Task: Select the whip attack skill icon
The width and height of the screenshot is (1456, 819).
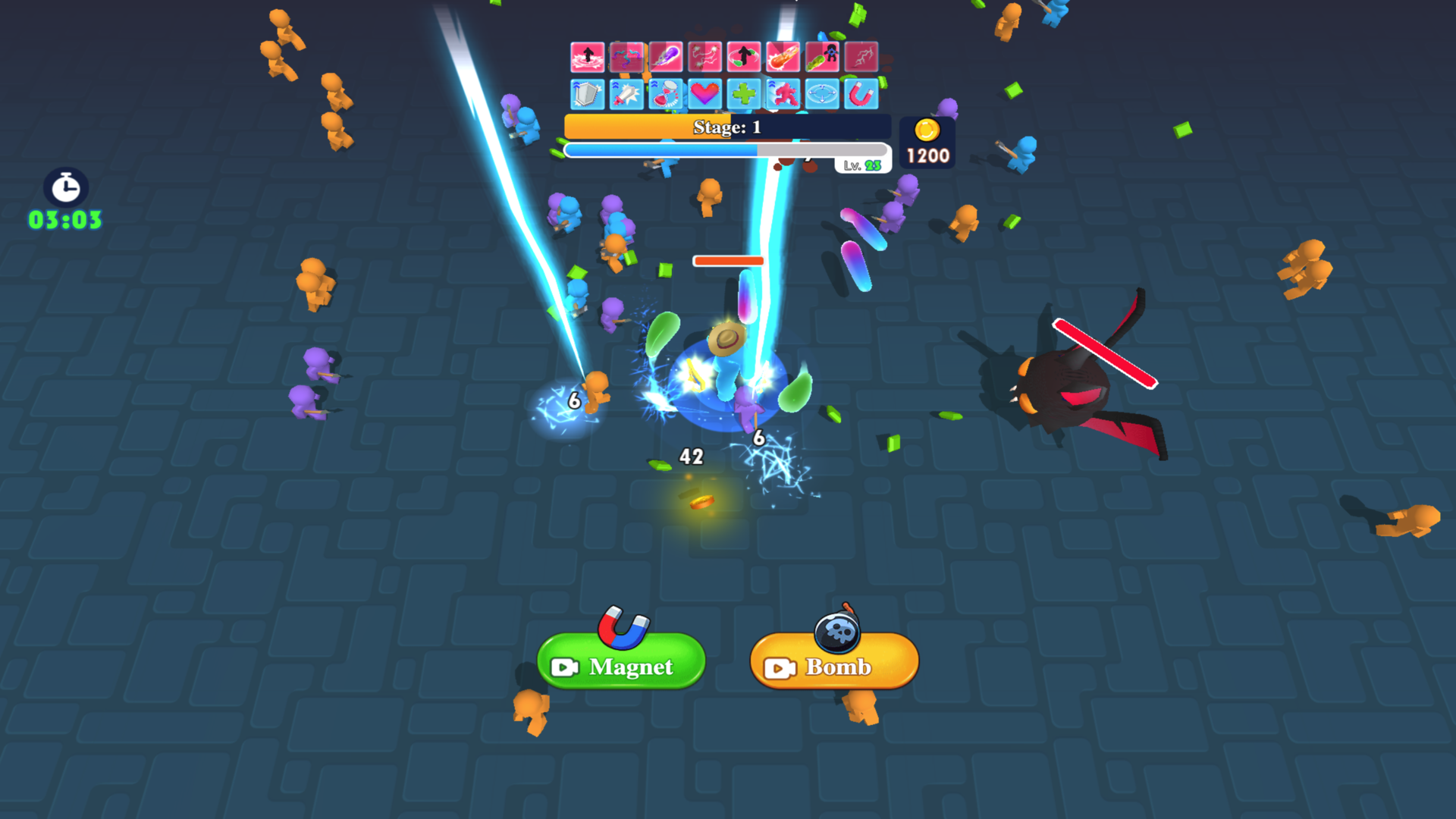Action: (626, 57)
